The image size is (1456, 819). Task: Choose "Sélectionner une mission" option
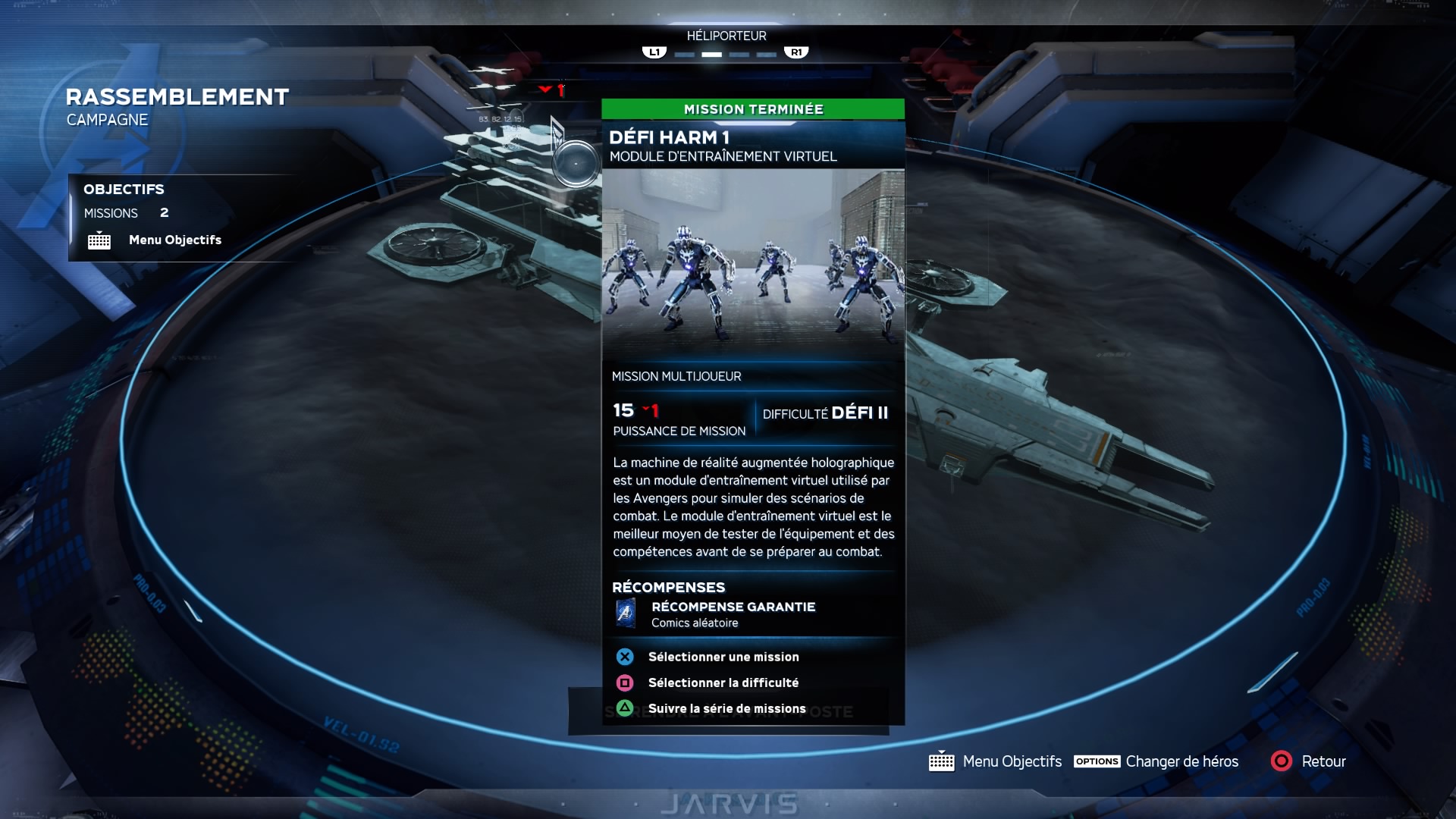[x=723, y=657]
